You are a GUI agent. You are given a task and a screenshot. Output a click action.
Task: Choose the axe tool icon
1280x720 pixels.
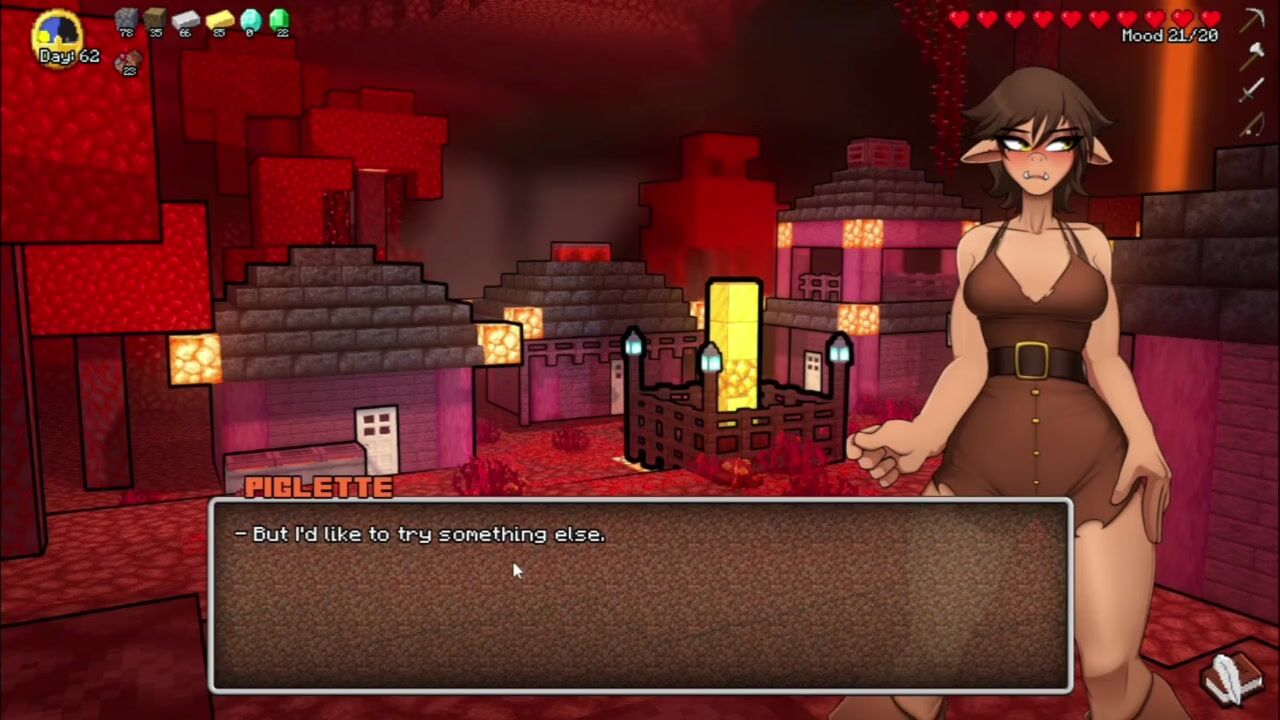point(1252,55)
